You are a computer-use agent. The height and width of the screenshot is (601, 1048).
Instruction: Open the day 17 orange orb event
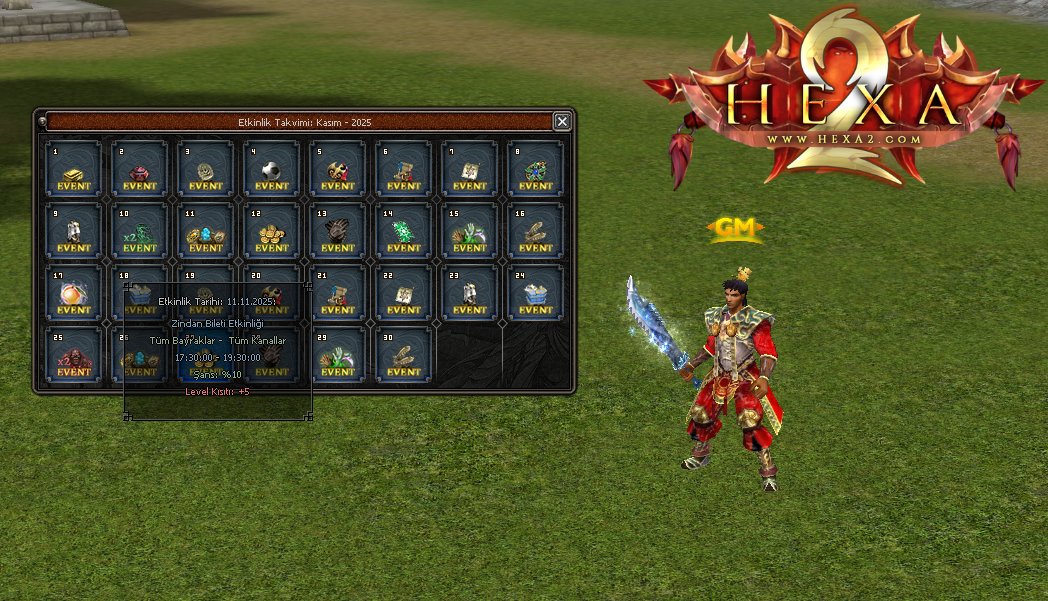pos(73,294)
